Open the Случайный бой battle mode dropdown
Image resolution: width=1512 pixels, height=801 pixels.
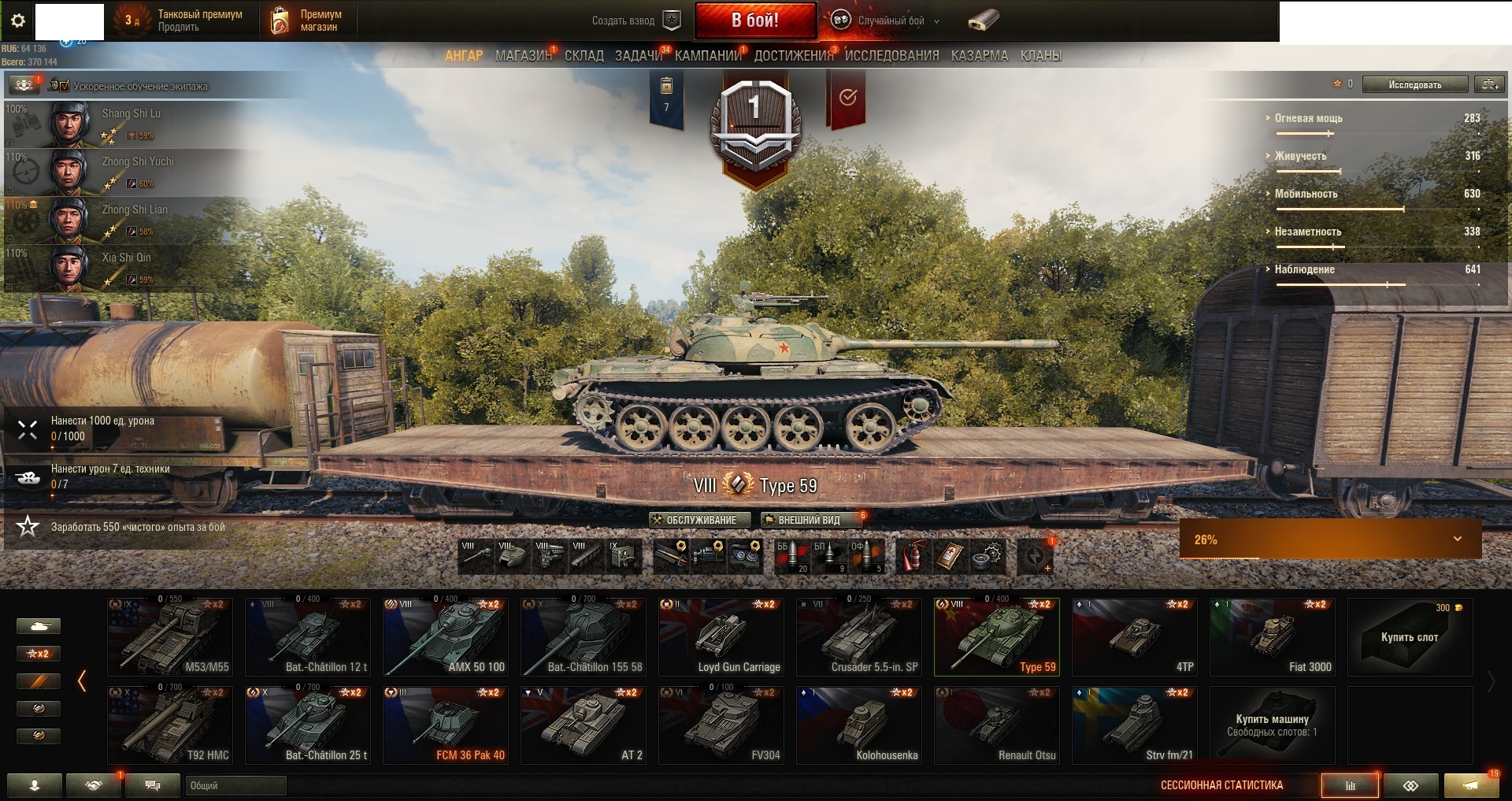point(888,21)
